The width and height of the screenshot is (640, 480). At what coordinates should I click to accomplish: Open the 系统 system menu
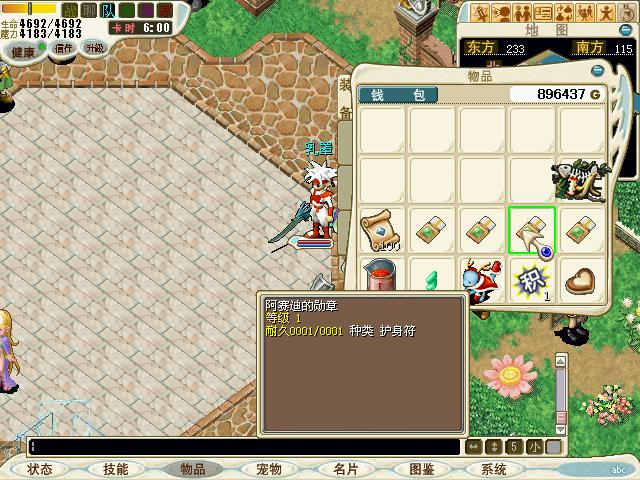494,469
